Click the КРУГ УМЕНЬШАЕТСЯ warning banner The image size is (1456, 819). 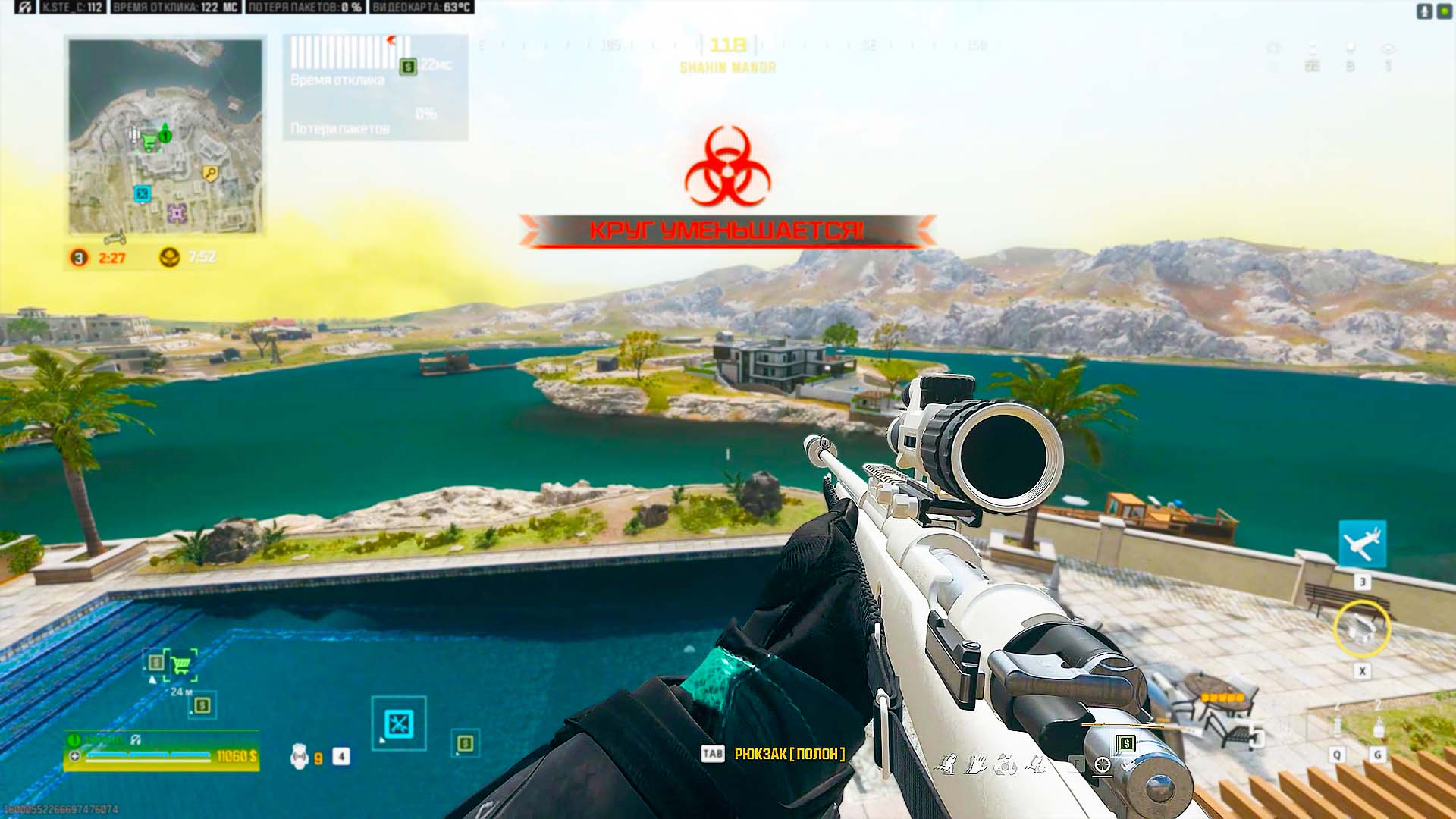pyautogui.click(x=728, y=230)
